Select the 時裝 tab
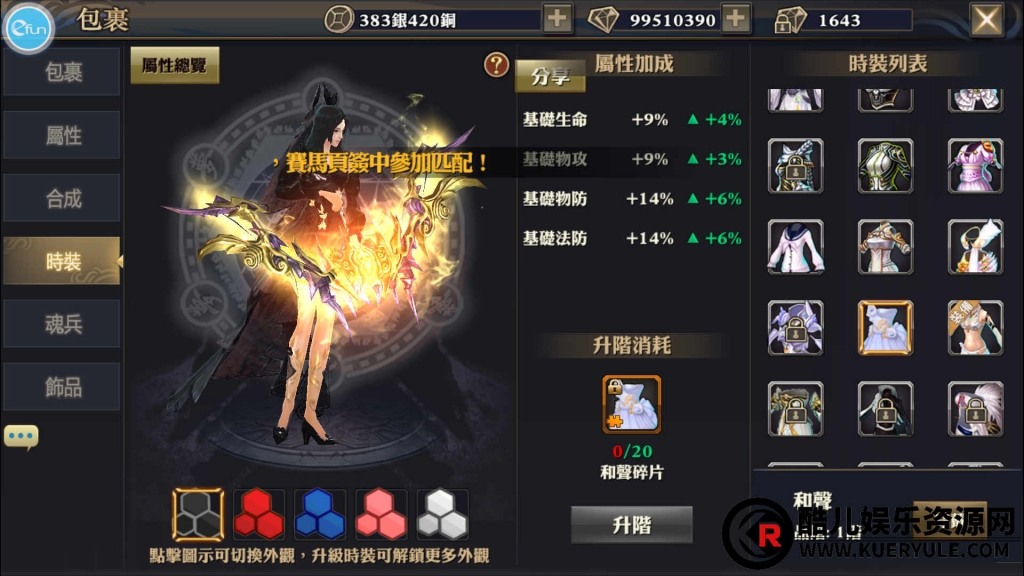1024x576 pixels. [62, 261]
